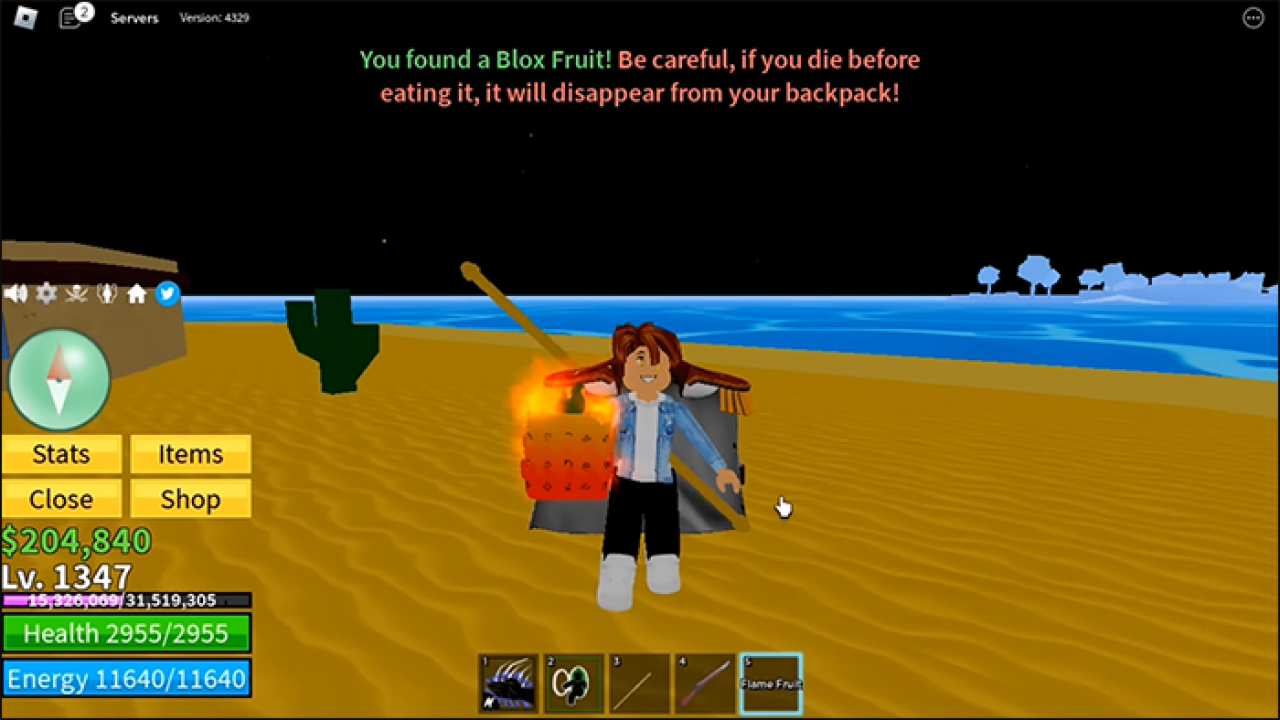The image size is (1280, 720).
Task: Click the Close button under Stats
Action: pos(61,499)
